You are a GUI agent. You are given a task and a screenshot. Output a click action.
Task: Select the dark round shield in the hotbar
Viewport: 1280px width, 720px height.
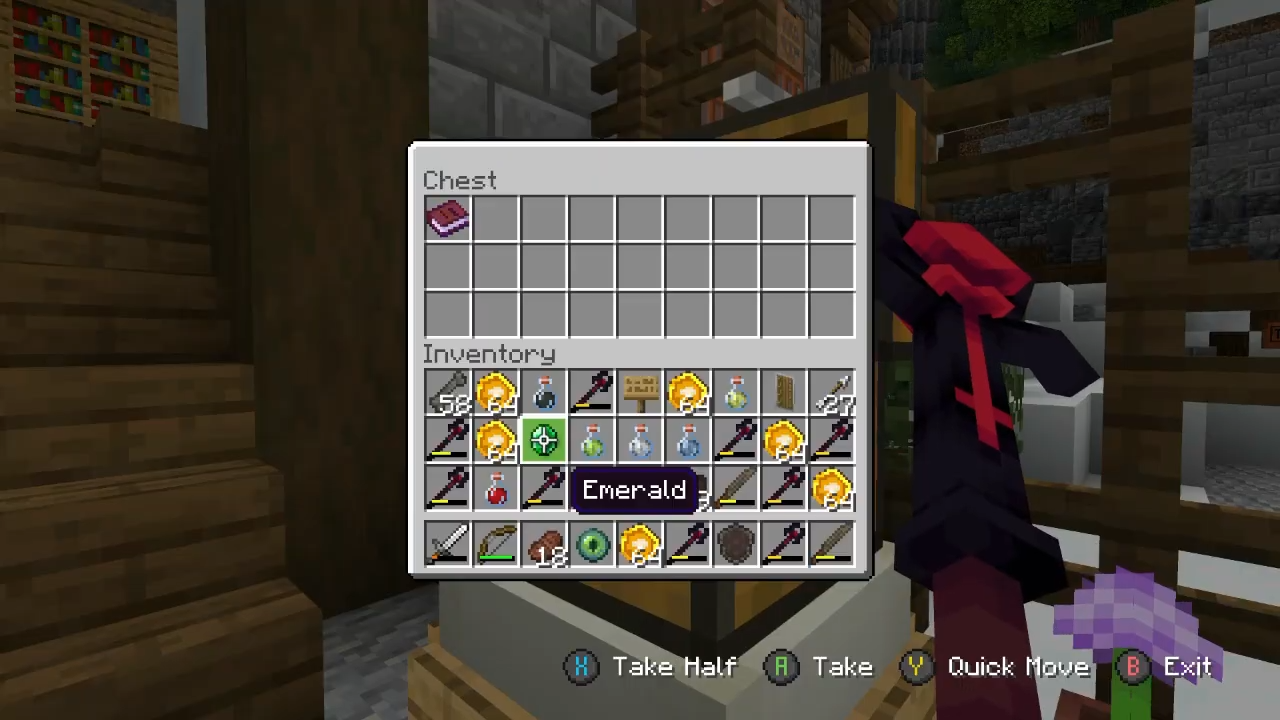(x=735, y=545)
